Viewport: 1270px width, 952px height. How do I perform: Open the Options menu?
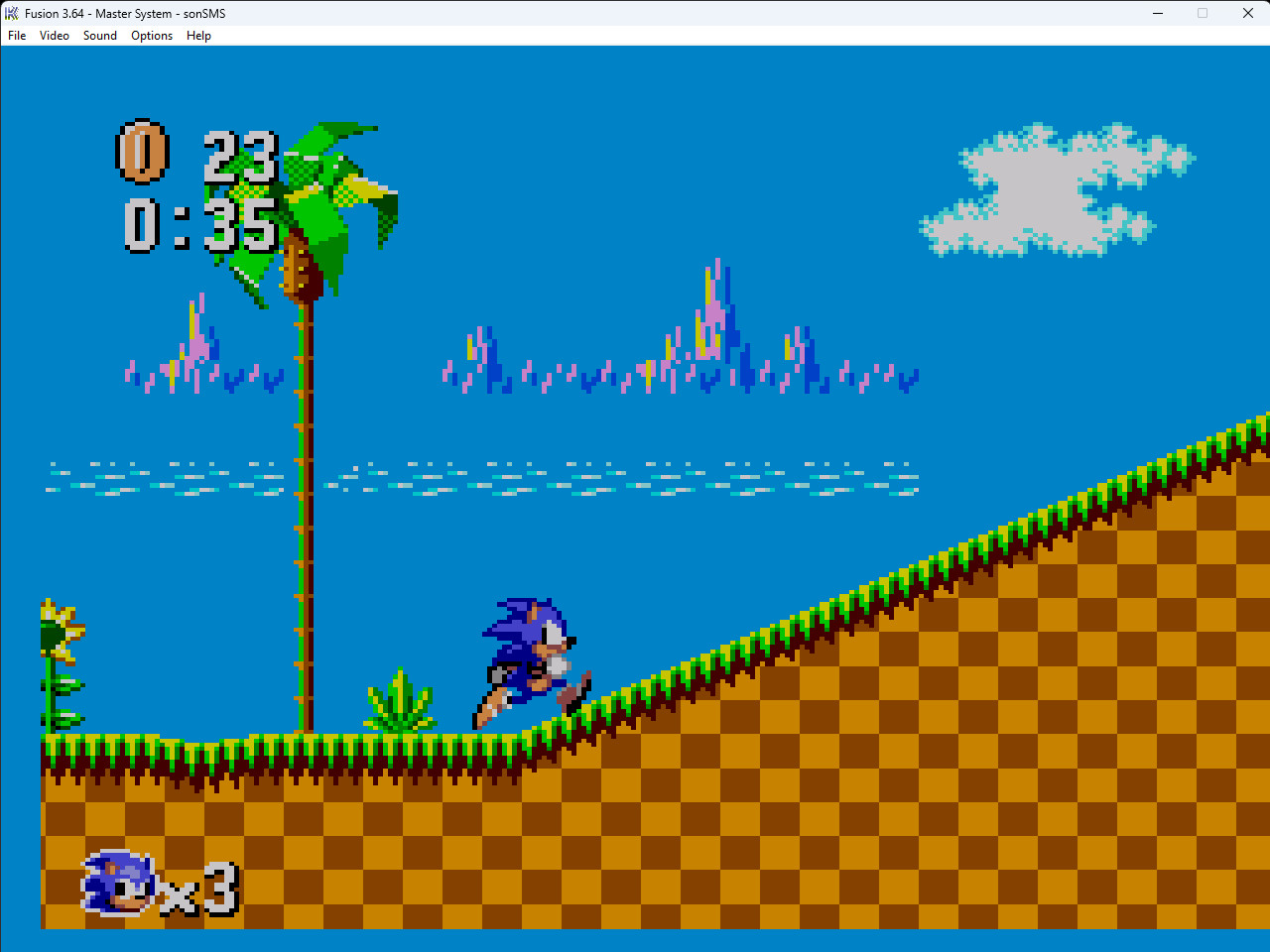[x=152, y=36]
